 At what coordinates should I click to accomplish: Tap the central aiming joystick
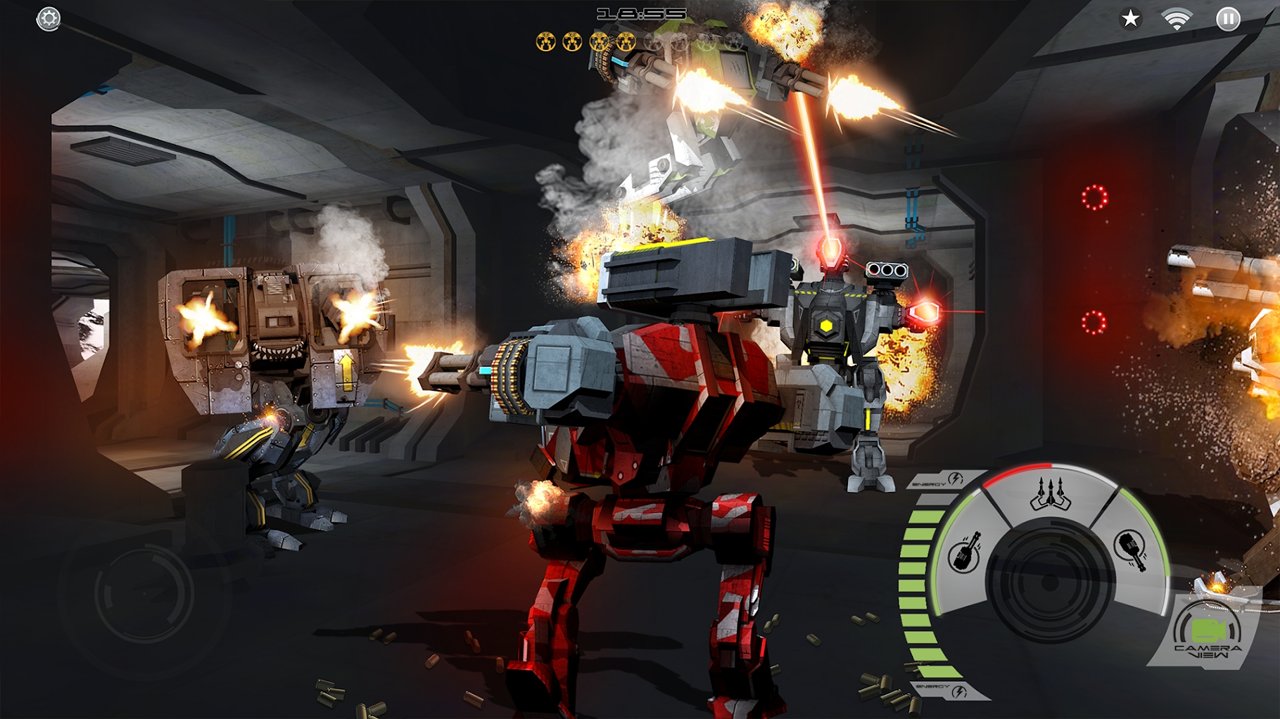[1049, 580]
